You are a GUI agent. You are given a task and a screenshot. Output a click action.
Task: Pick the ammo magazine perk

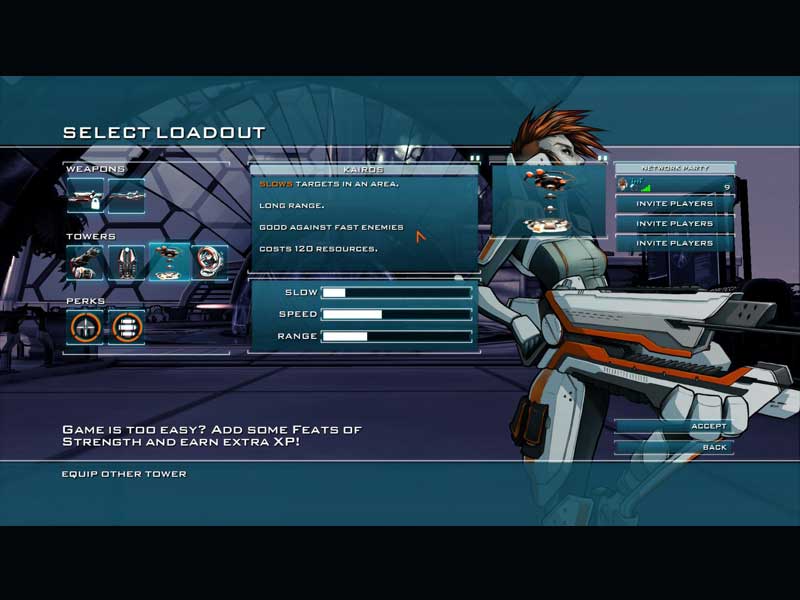(x=127, y=326)
